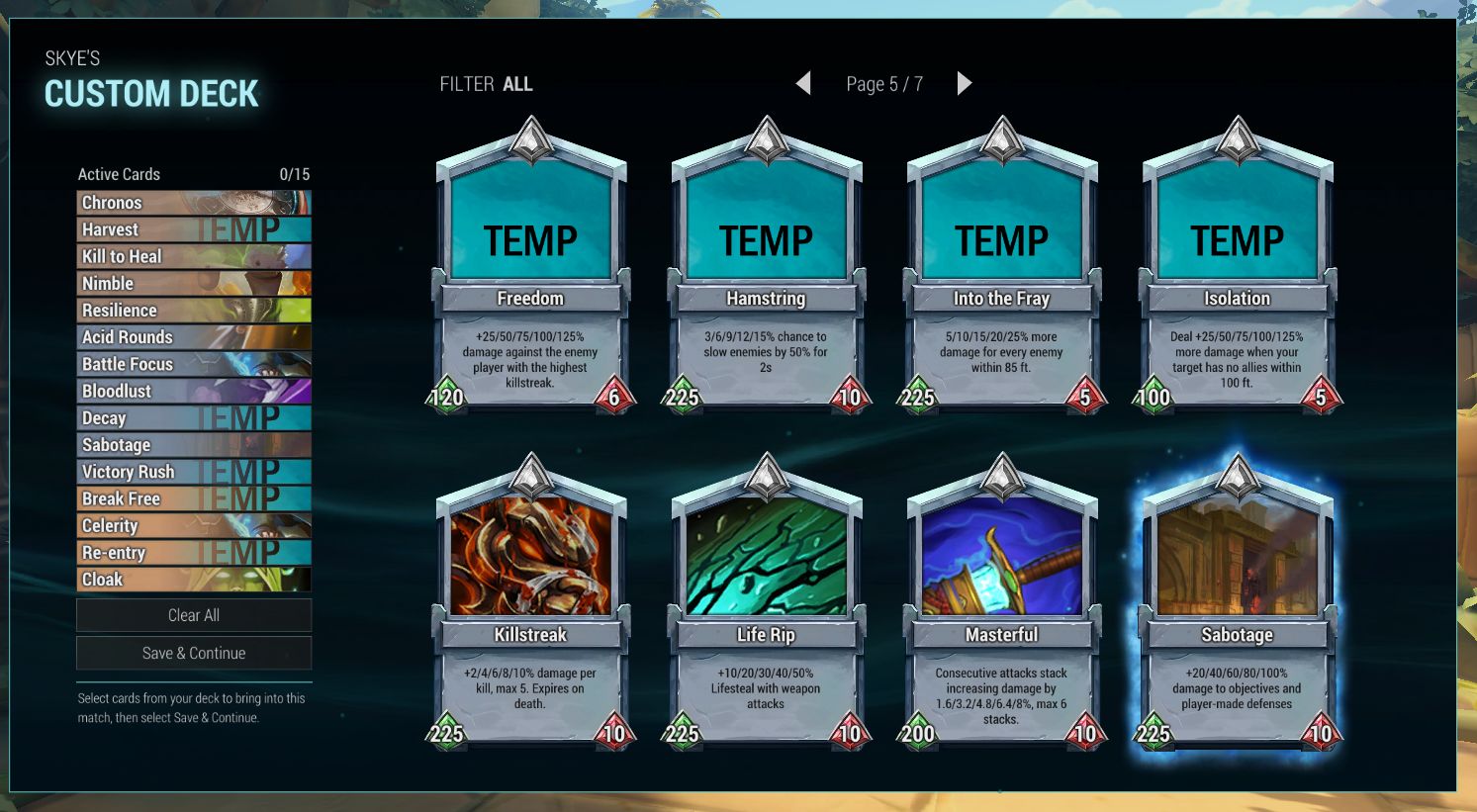The width and height of the screenshot is (1477, 812).
Task: Click the Cloak entry in the deck list
Action: click(x=194, y=580)
